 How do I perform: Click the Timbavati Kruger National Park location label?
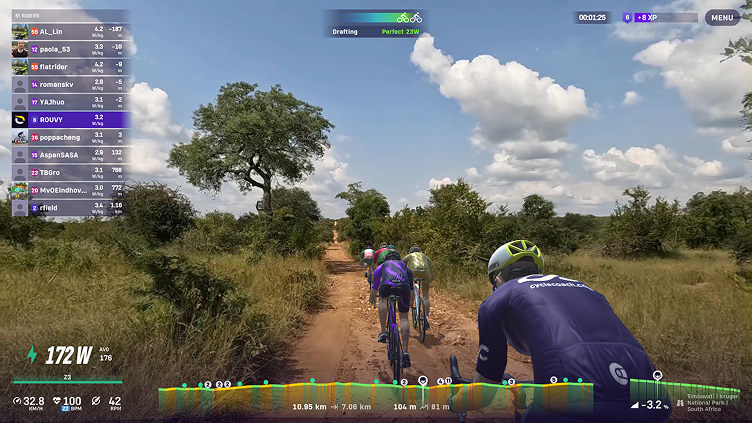tap(712, 402)
